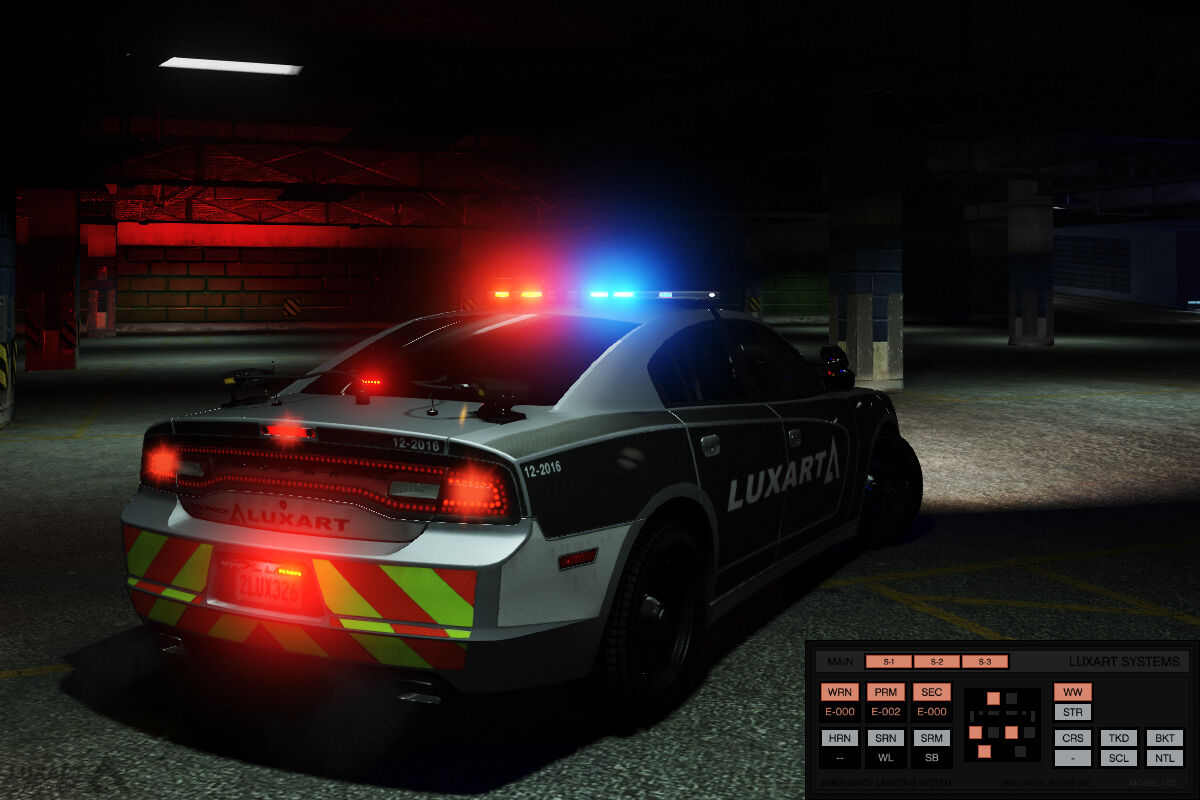This screenshot has height=800, width=1200.
Task: Activate the S-3 stage button
Action: 985,662
